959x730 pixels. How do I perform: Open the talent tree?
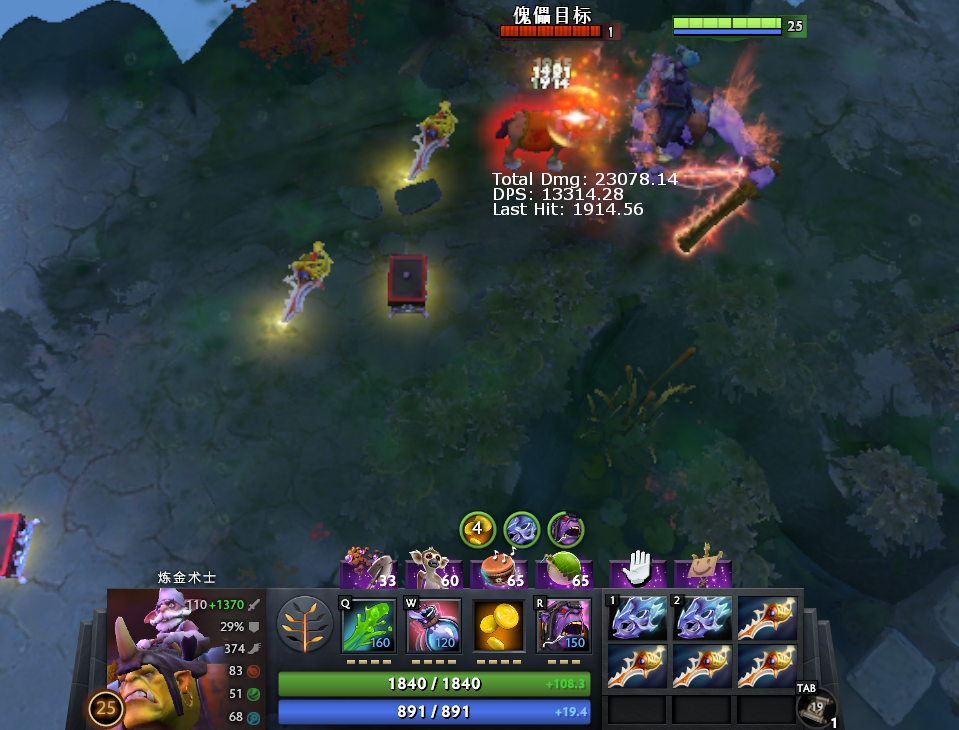click(x=304, y=625)
